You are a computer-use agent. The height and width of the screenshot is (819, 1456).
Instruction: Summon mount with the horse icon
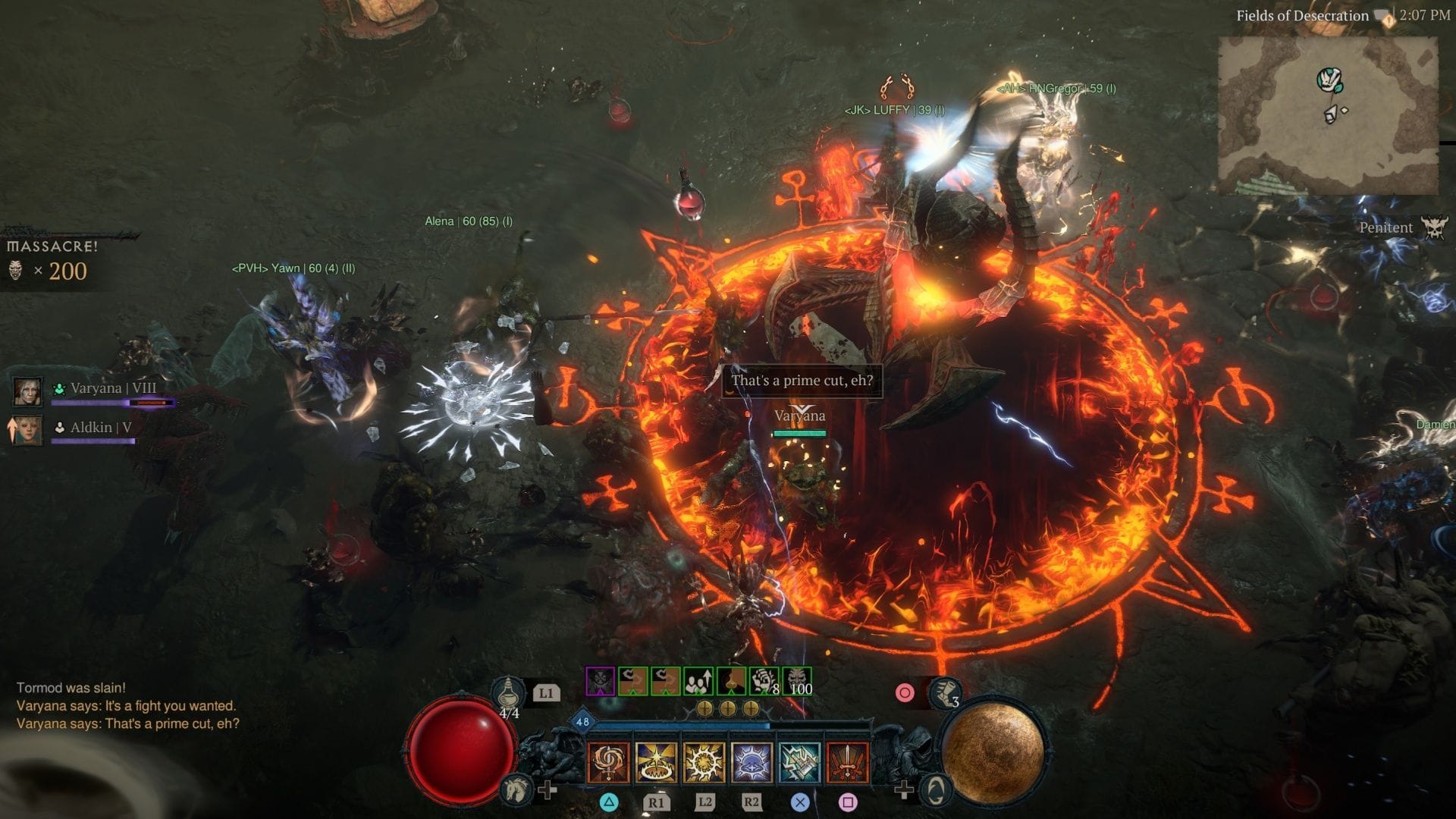(x=515, y=790)
